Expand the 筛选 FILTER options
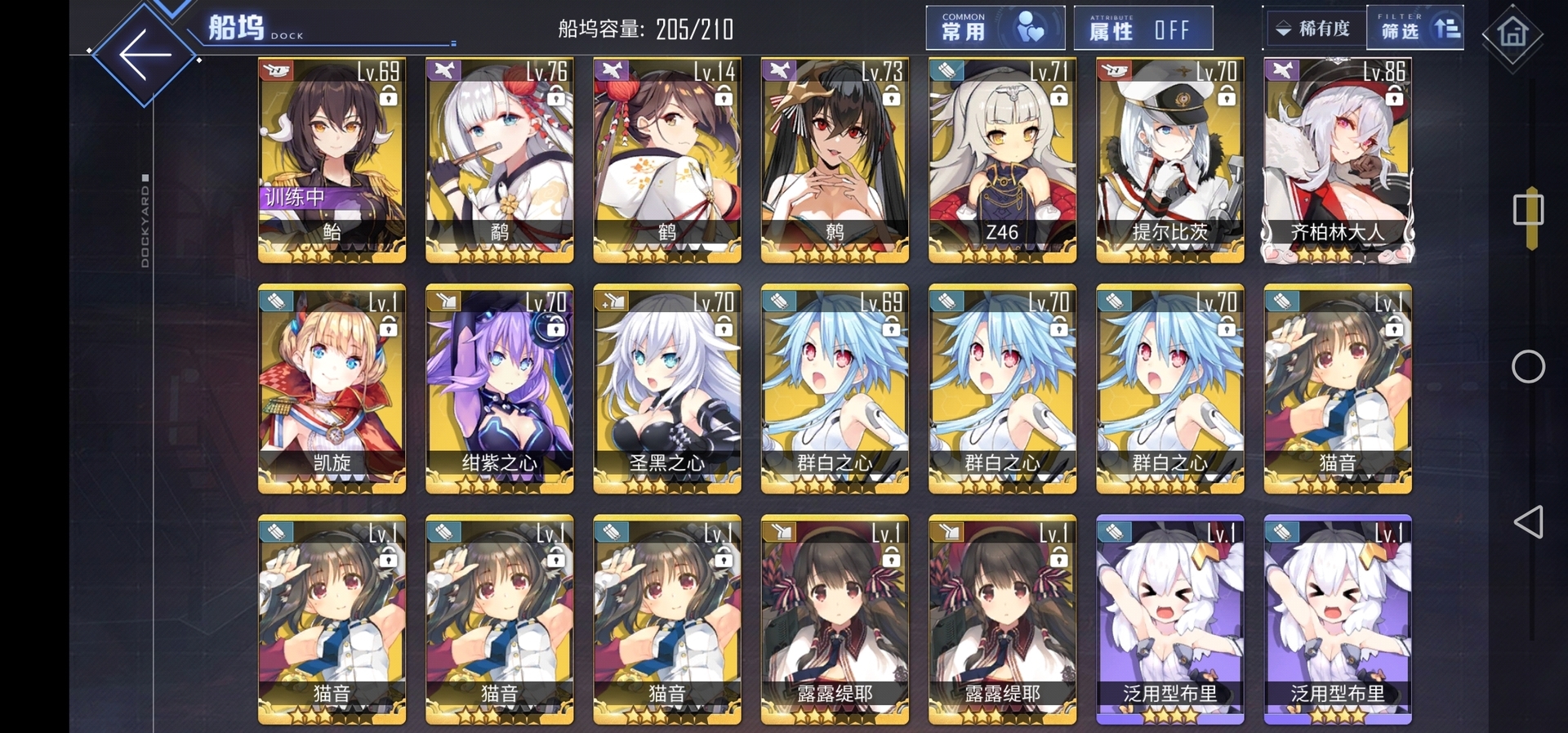The image size is (1568, 733). point(1414,27)
